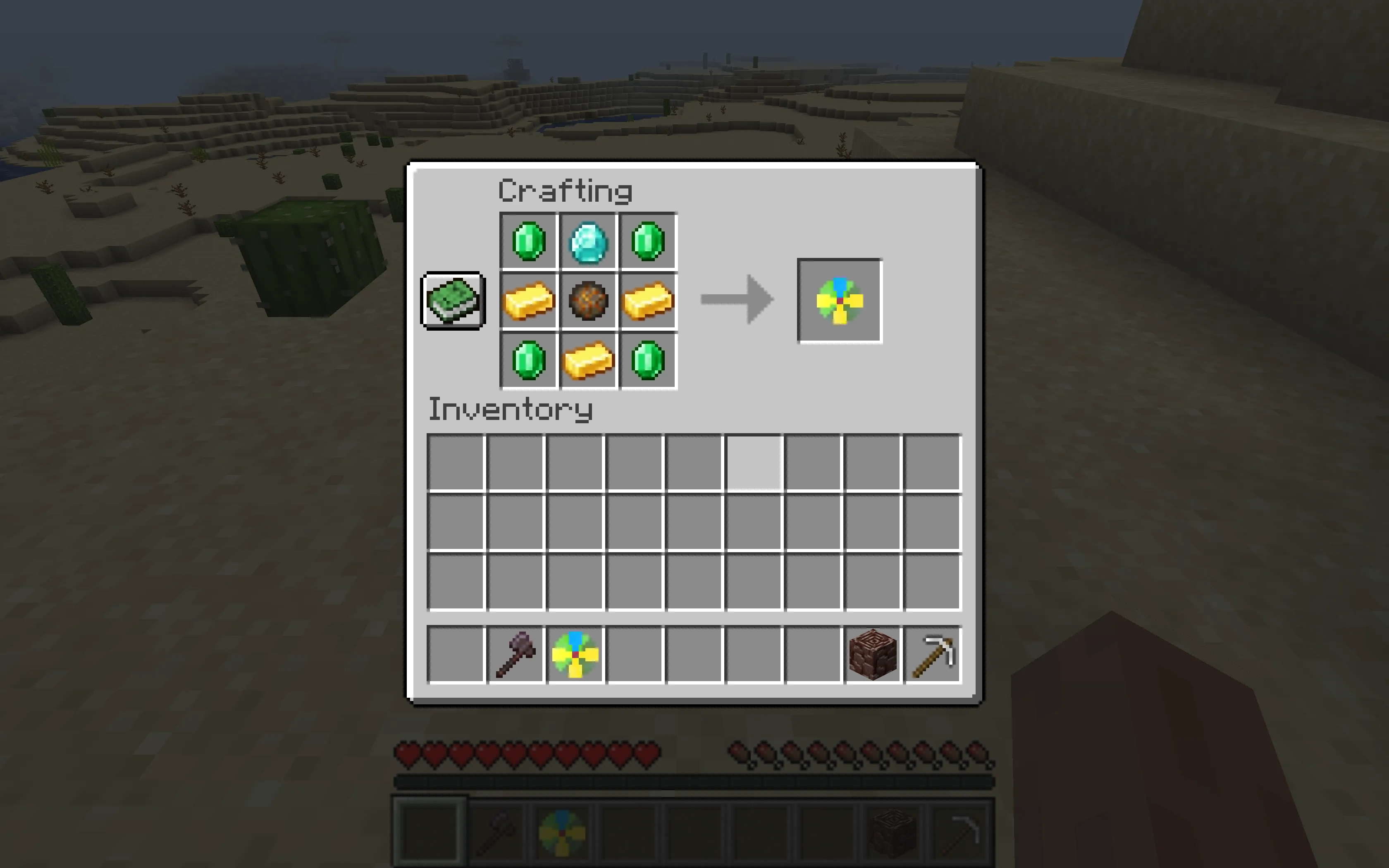Pick up the diamond in the top crafting row
This screenshot has width=1389, height=868.
588,241
